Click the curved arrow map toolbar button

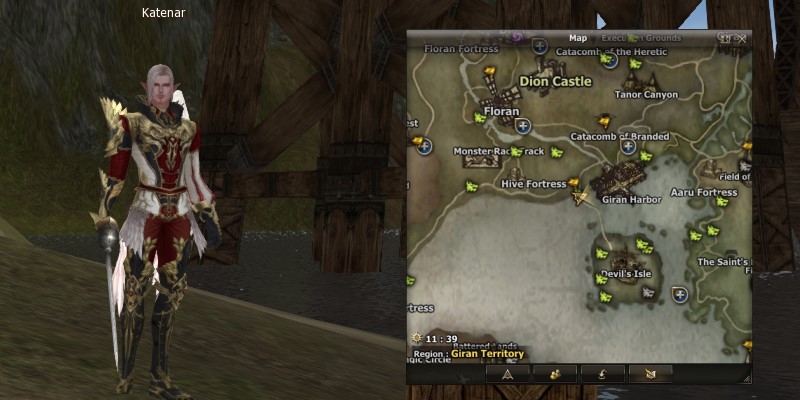tap(603, 374)
